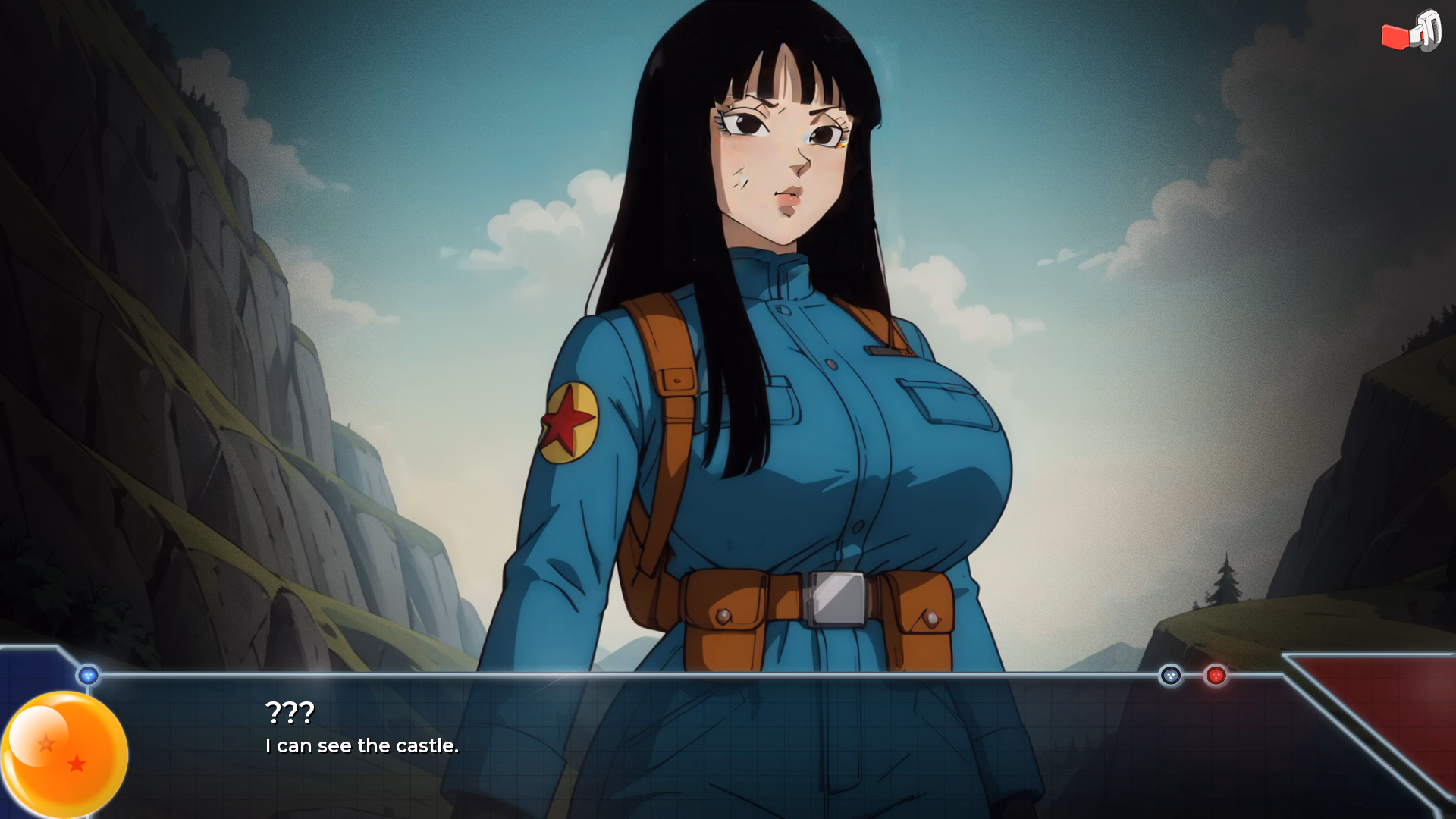Click the dialogue text 'I can see the castle.'

pyautogui.click(x=361, y=745)
